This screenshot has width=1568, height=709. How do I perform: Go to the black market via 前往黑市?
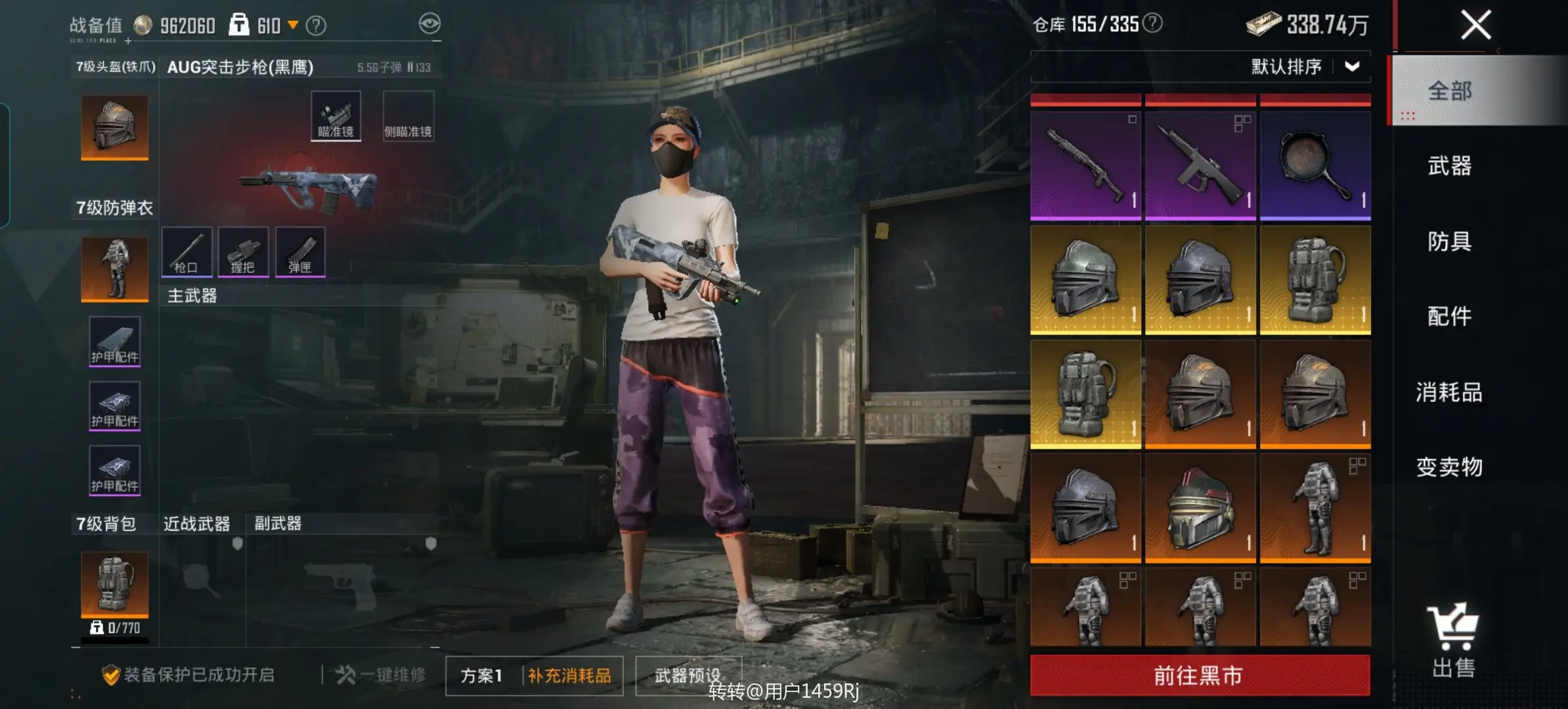(x=1200, y=675)
